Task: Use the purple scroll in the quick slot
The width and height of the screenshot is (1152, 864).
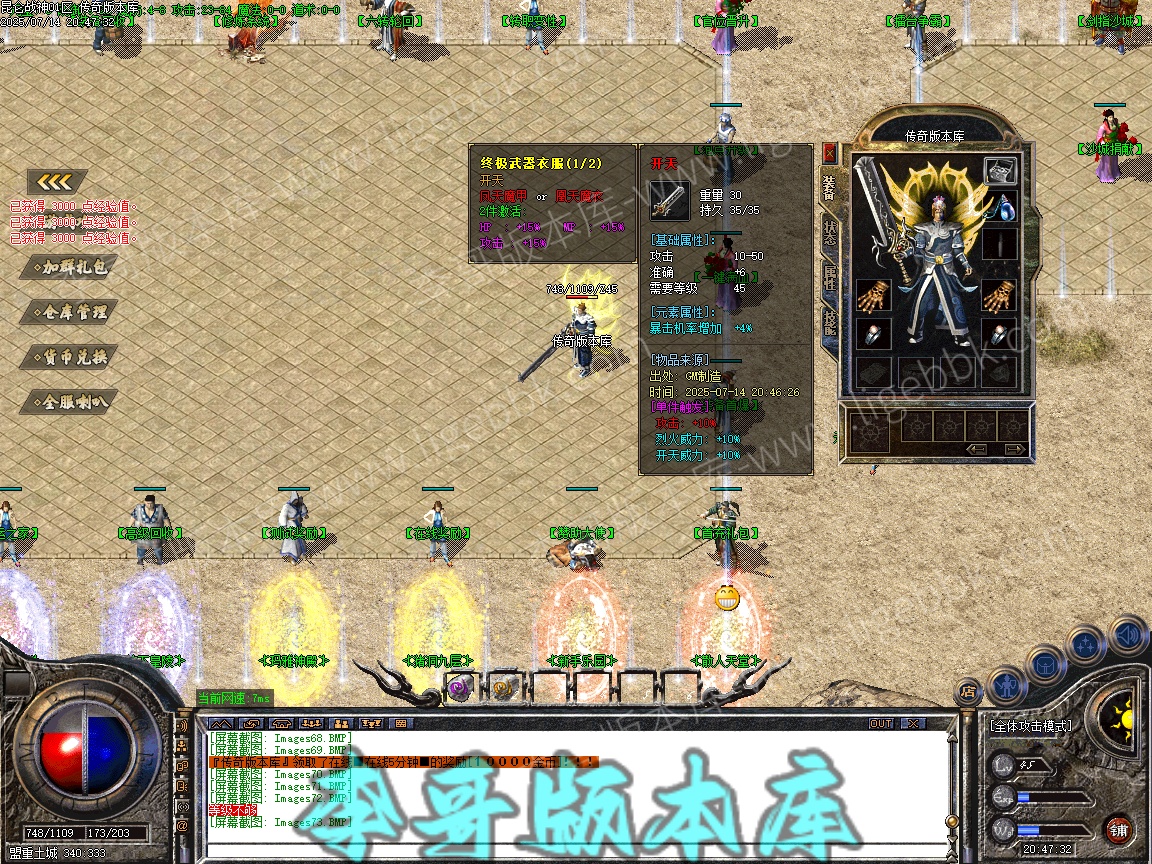Action: [x=459, y=686]
